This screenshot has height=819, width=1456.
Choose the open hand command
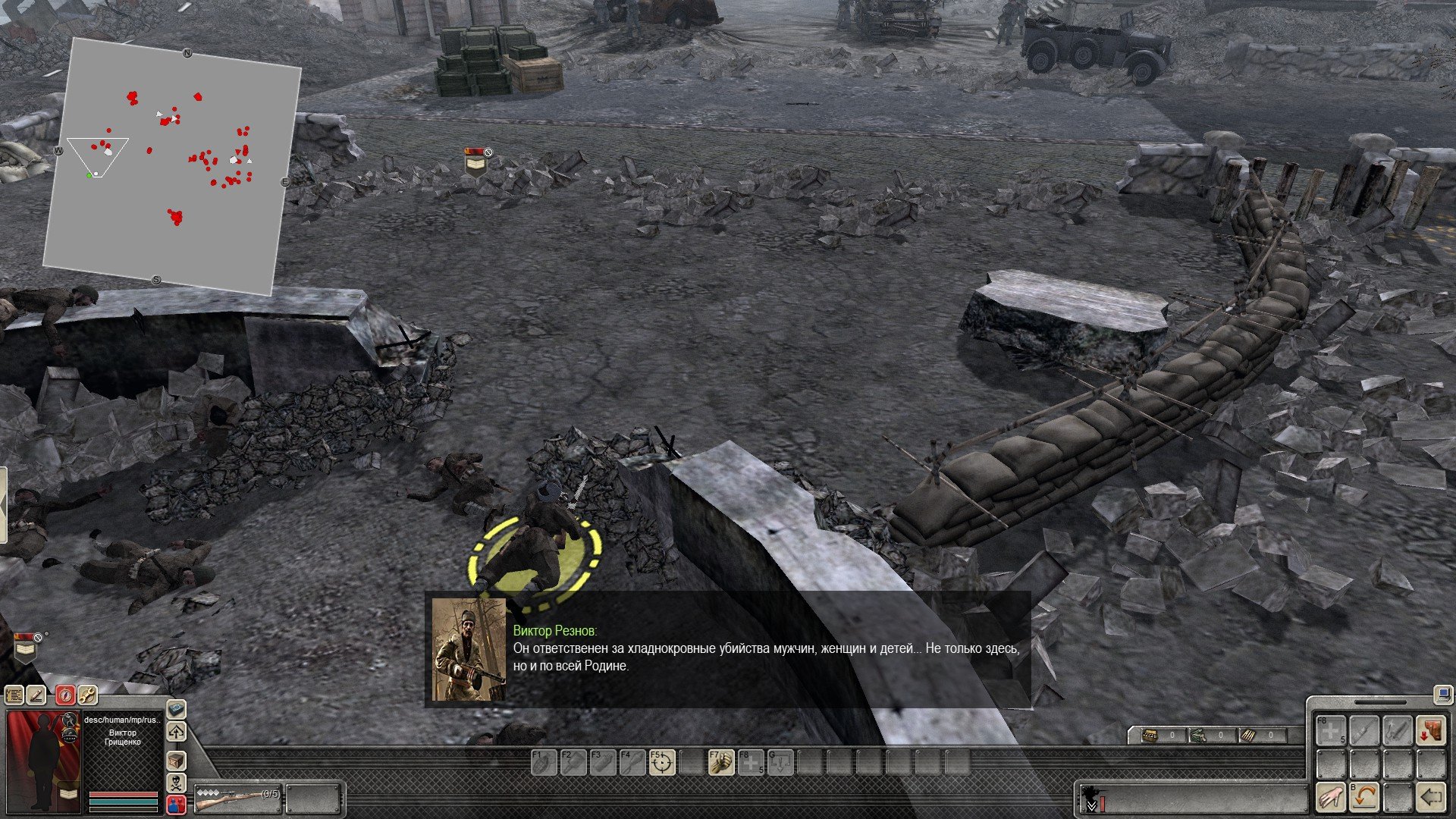(x=1331, y=797)
